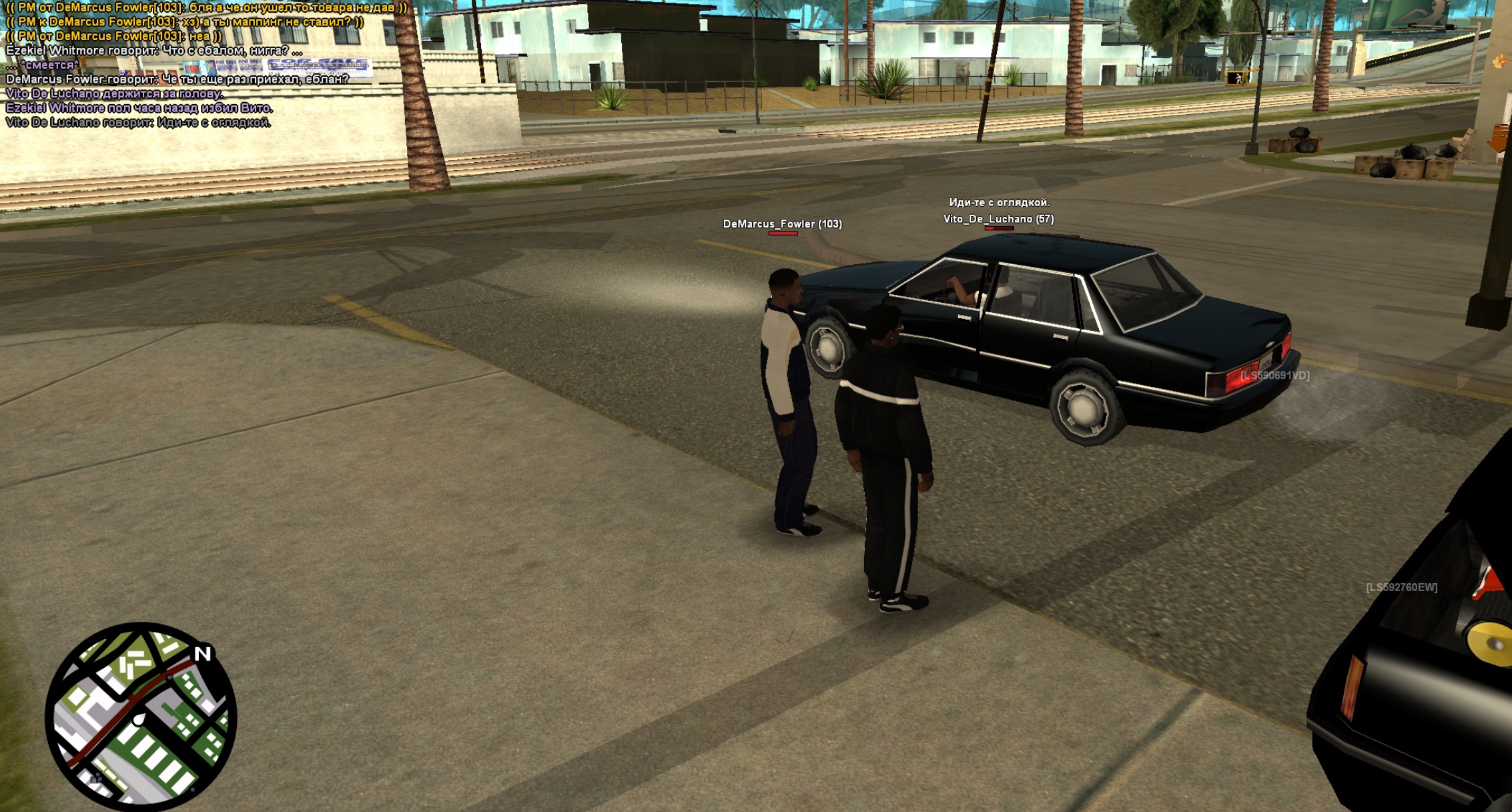The height and width of the screenshot is (812, 1512).
Task: Click the DeMarcus_Fowler (103) player nametag
Action: (782, 224)
